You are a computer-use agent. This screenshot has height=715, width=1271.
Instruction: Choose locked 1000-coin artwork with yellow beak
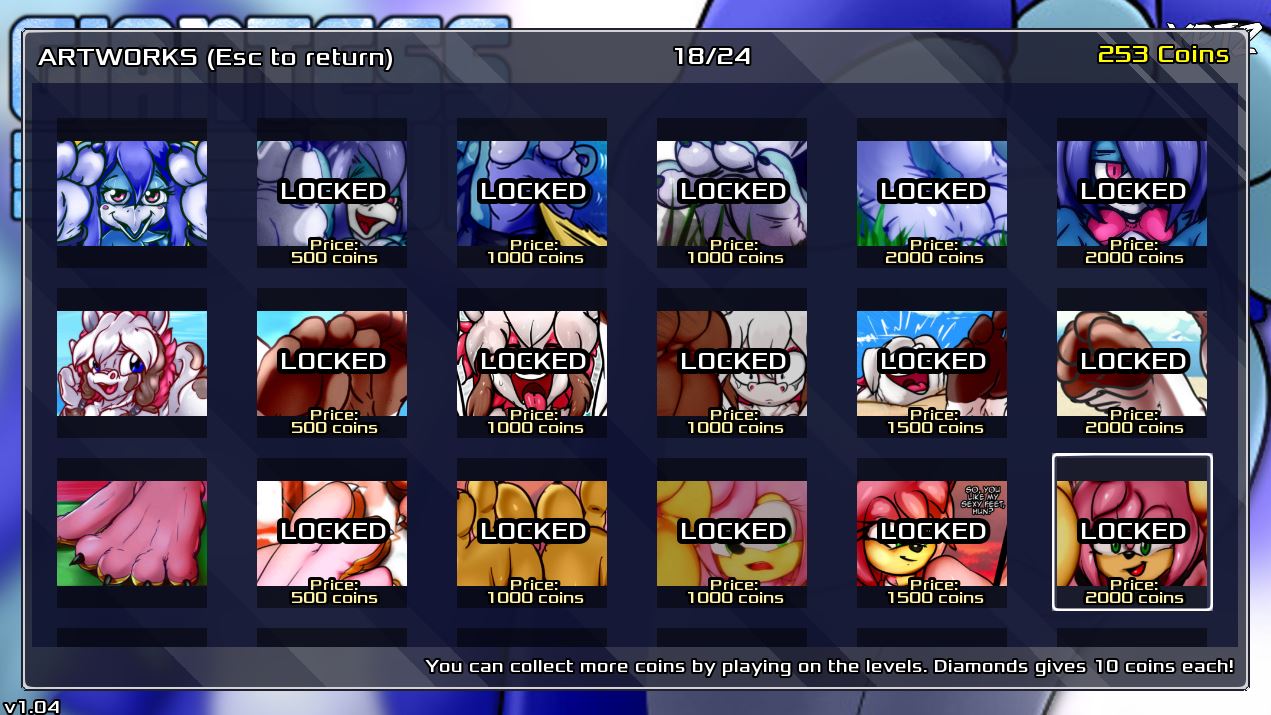coord(532,193)
